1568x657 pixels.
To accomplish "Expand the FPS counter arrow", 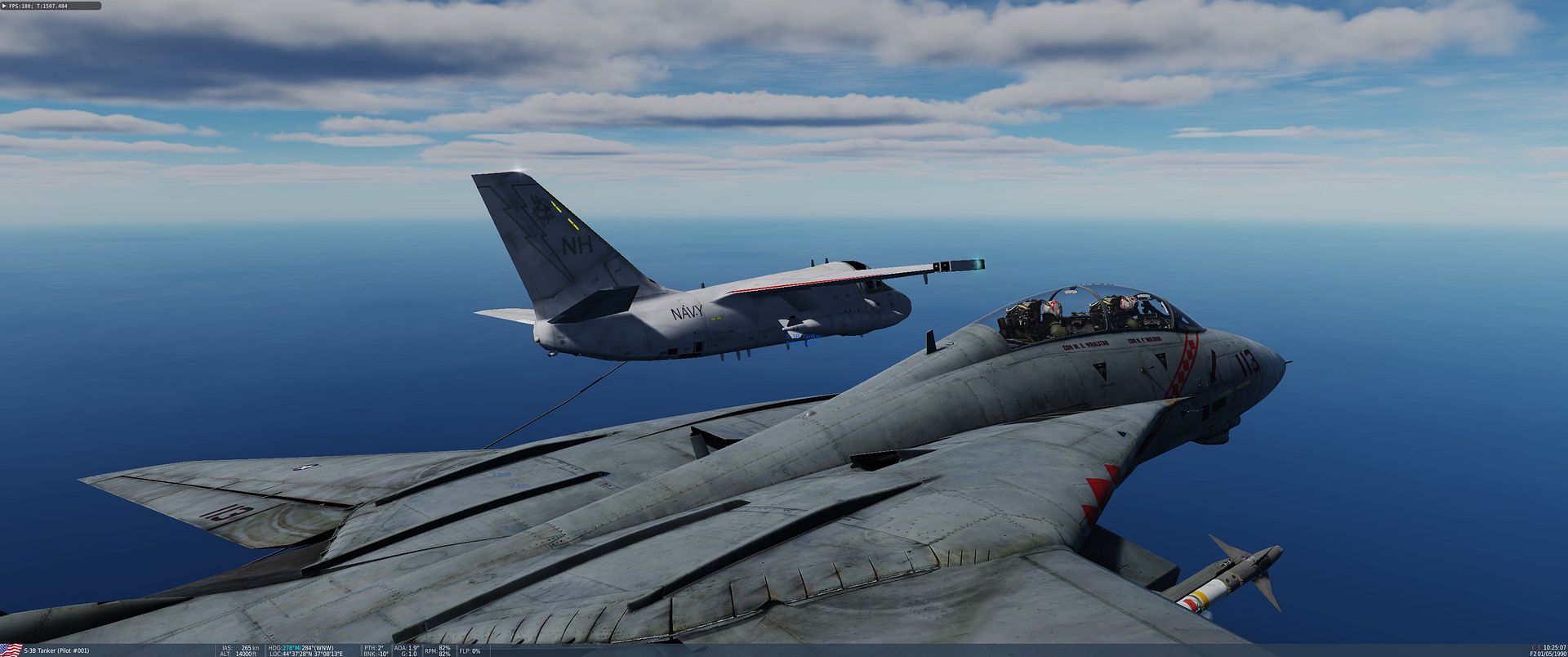I will pos(4,6).
